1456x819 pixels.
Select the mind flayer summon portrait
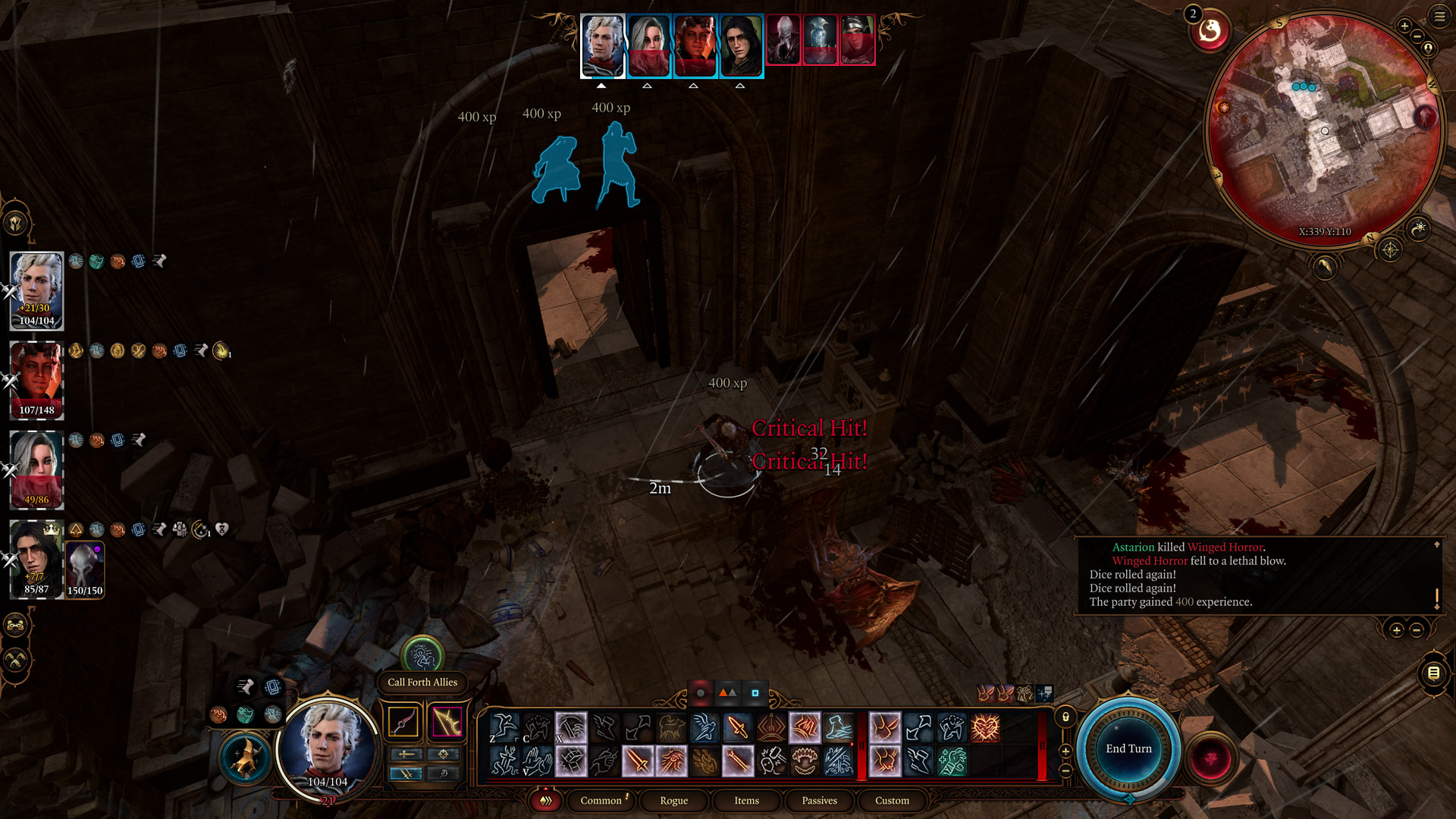click(85, 569)
